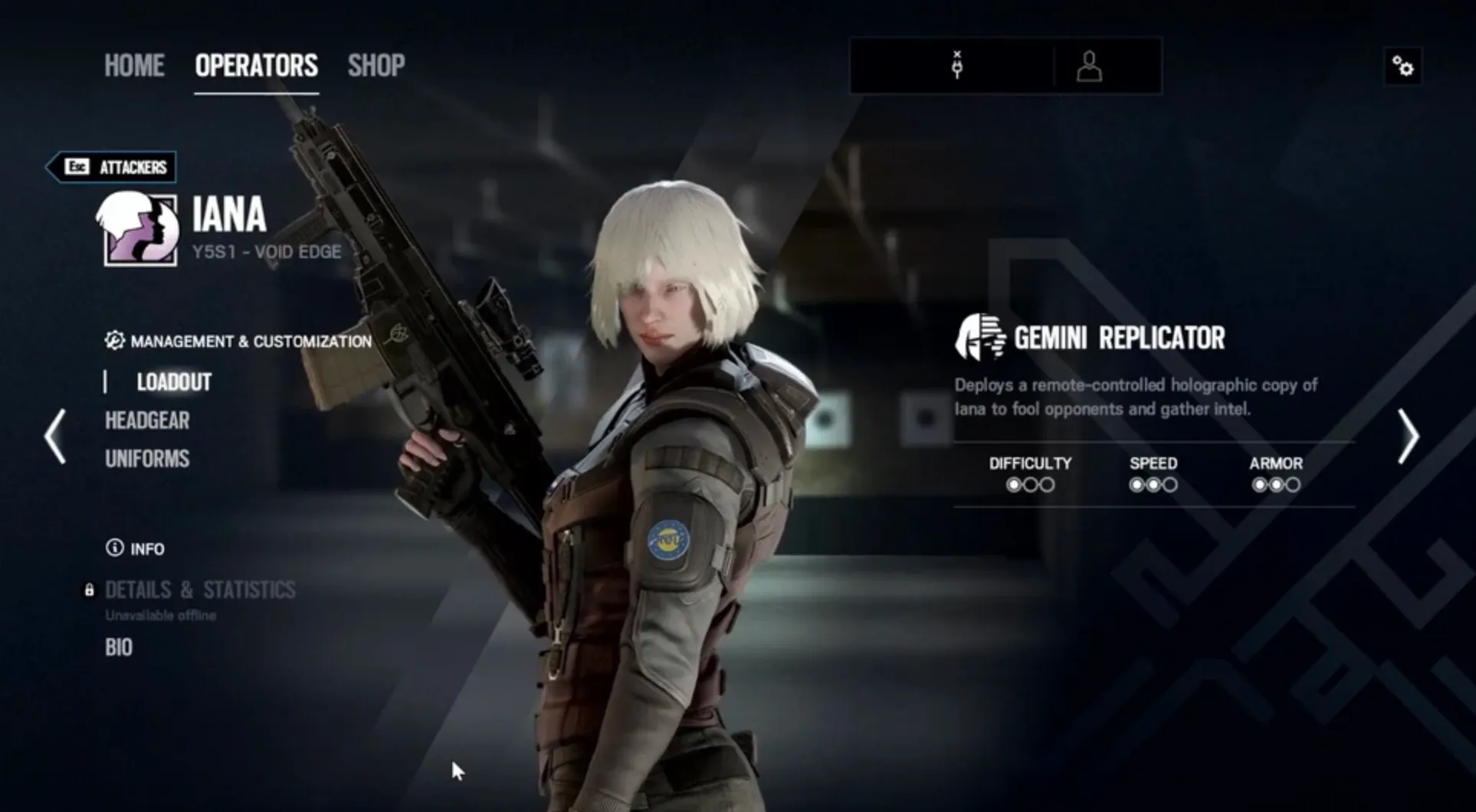Open the Uniforms customization section

point(146,458)
